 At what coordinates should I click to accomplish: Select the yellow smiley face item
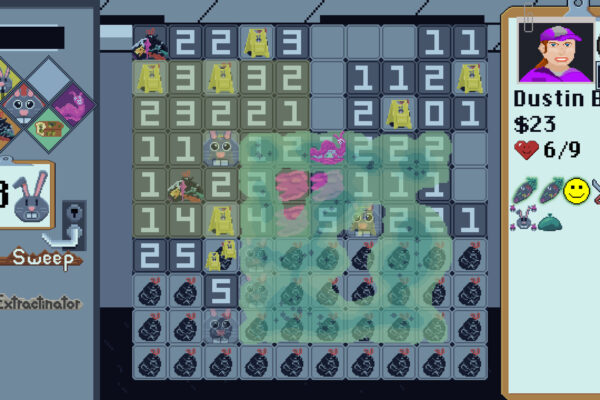575,192
